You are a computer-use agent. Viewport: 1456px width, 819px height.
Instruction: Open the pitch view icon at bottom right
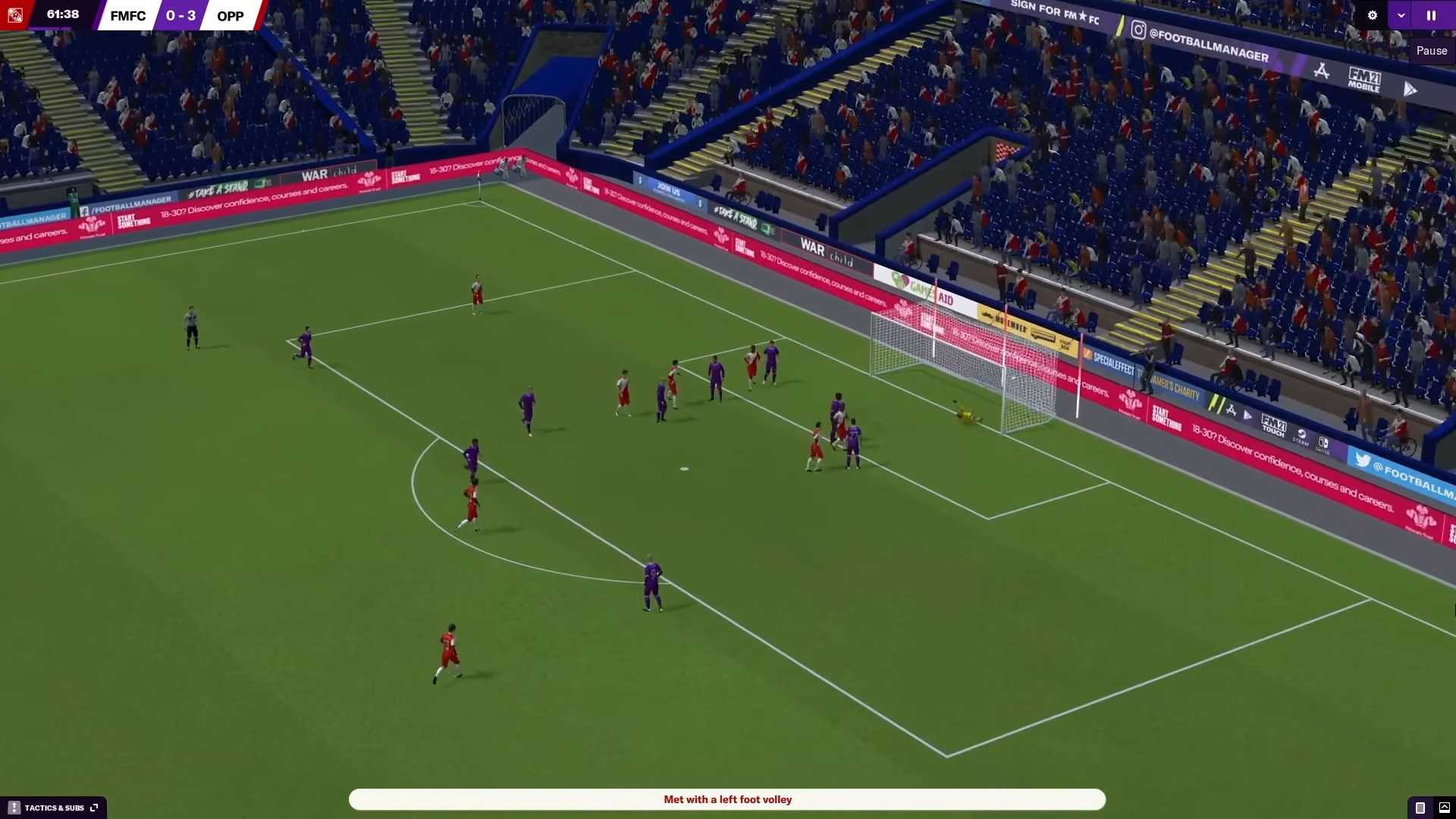tap(1420, 808)
